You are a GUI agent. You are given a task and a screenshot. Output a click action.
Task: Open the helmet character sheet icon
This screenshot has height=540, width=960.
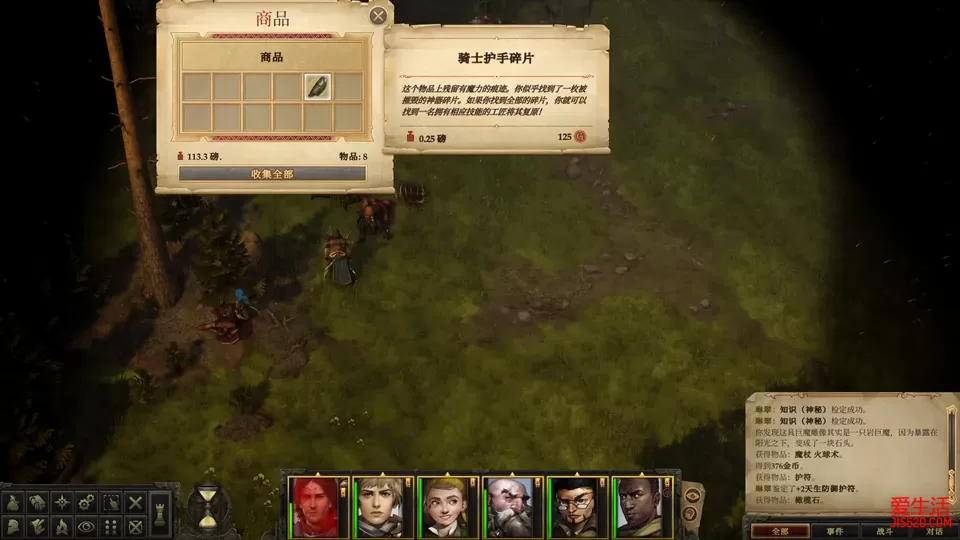pos(13,526)
